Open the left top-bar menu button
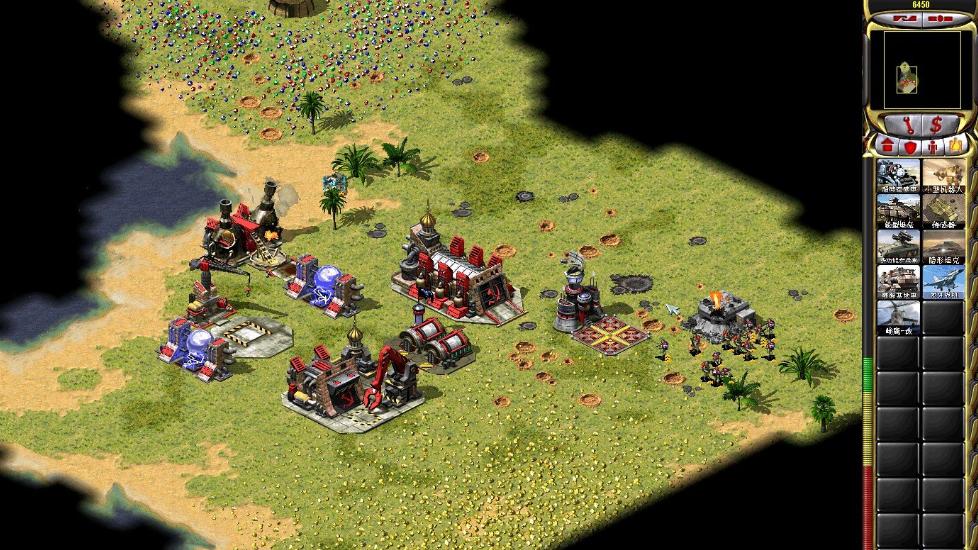 pyautogui.click(x=906, y=18)
